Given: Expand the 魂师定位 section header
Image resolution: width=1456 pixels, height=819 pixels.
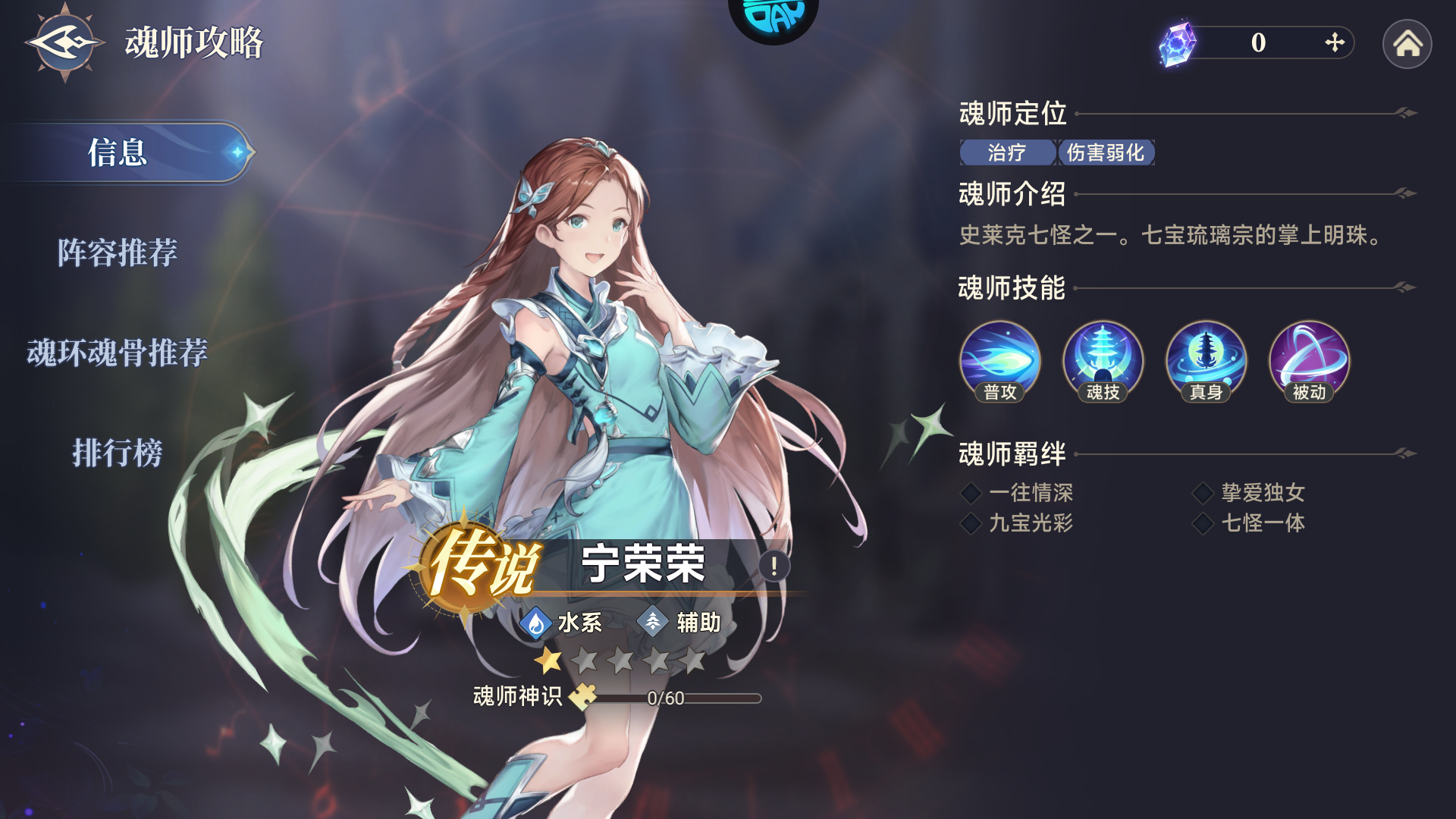Looking at the screenshot, I should pyautogui.click(x=1011, y=115).
